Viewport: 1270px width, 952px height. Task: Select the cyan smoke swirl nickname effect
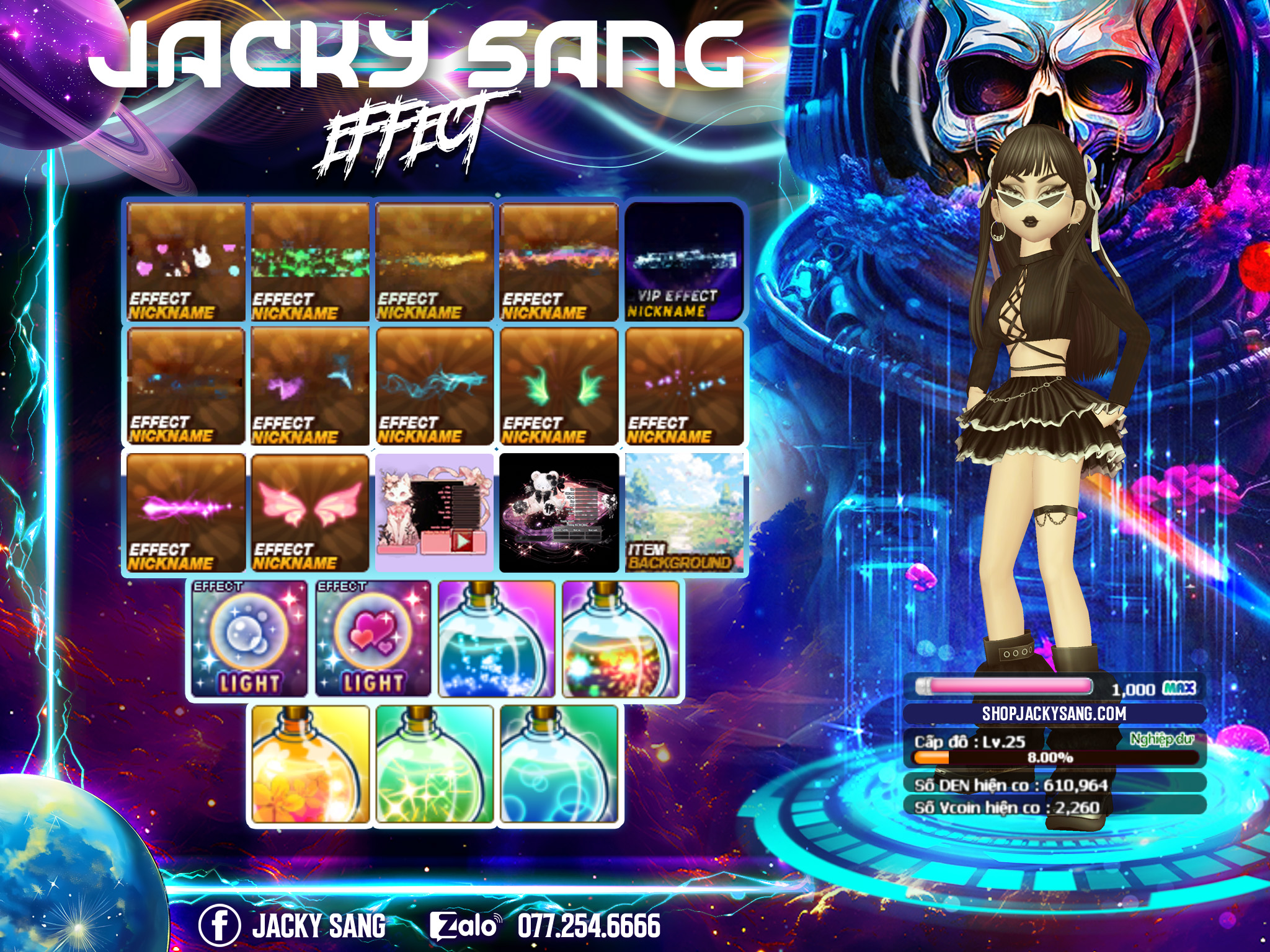(x=435, y=387)
